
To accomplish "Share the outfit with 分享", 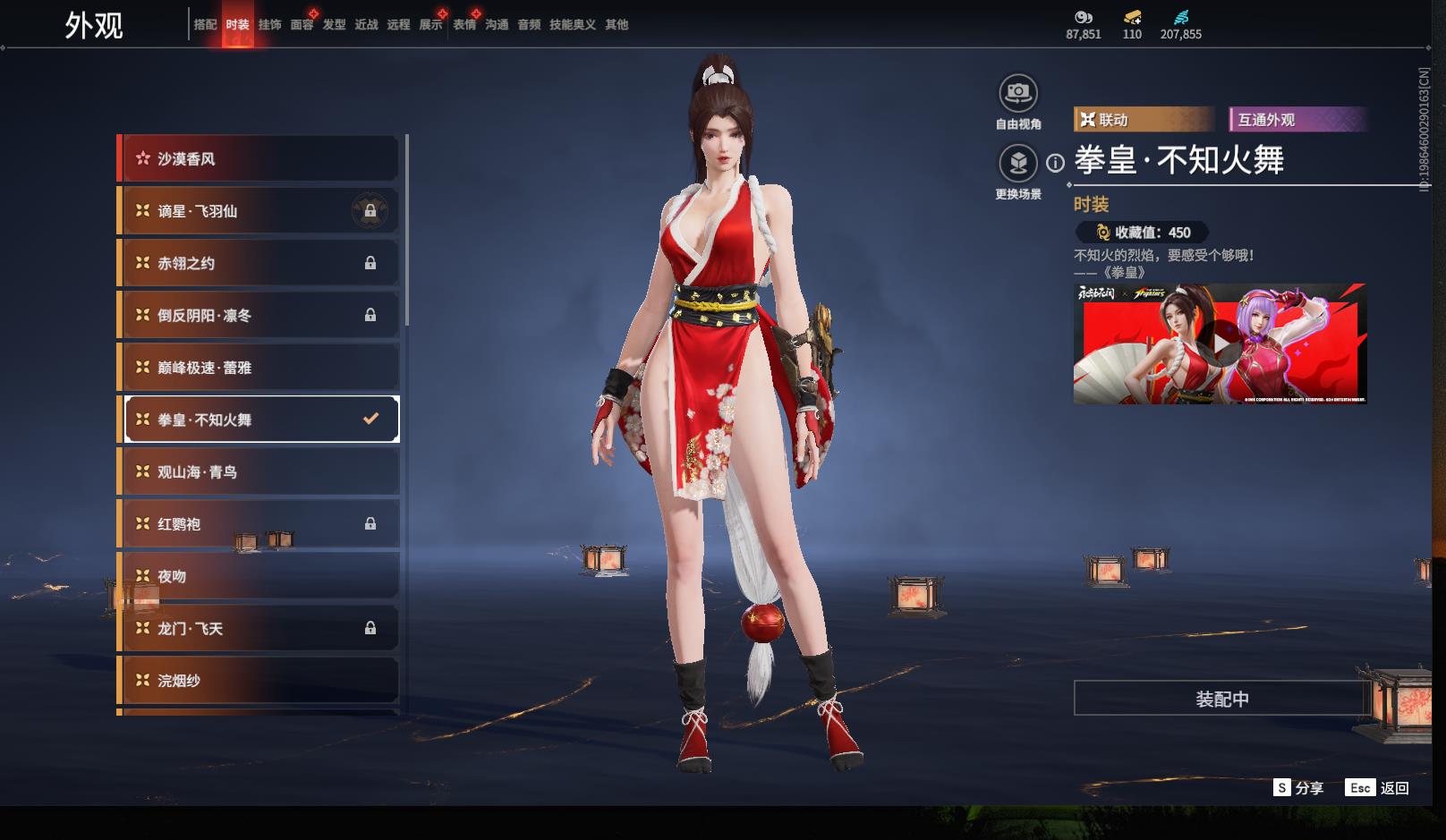I will click(x=1298, y=788).
